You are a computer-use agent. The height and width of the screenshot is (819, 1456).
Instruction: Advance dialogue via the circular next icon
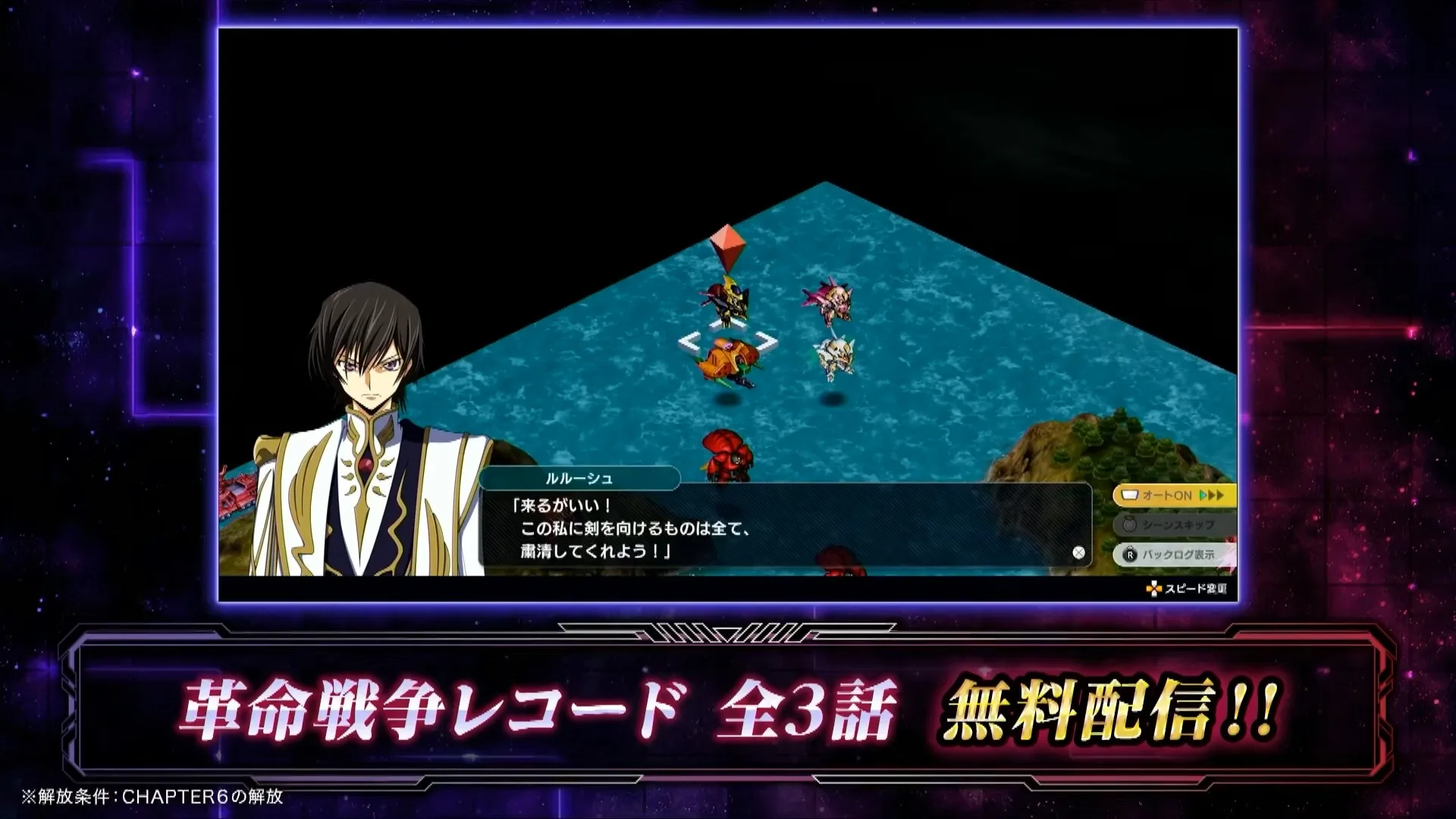[1078, 553]
